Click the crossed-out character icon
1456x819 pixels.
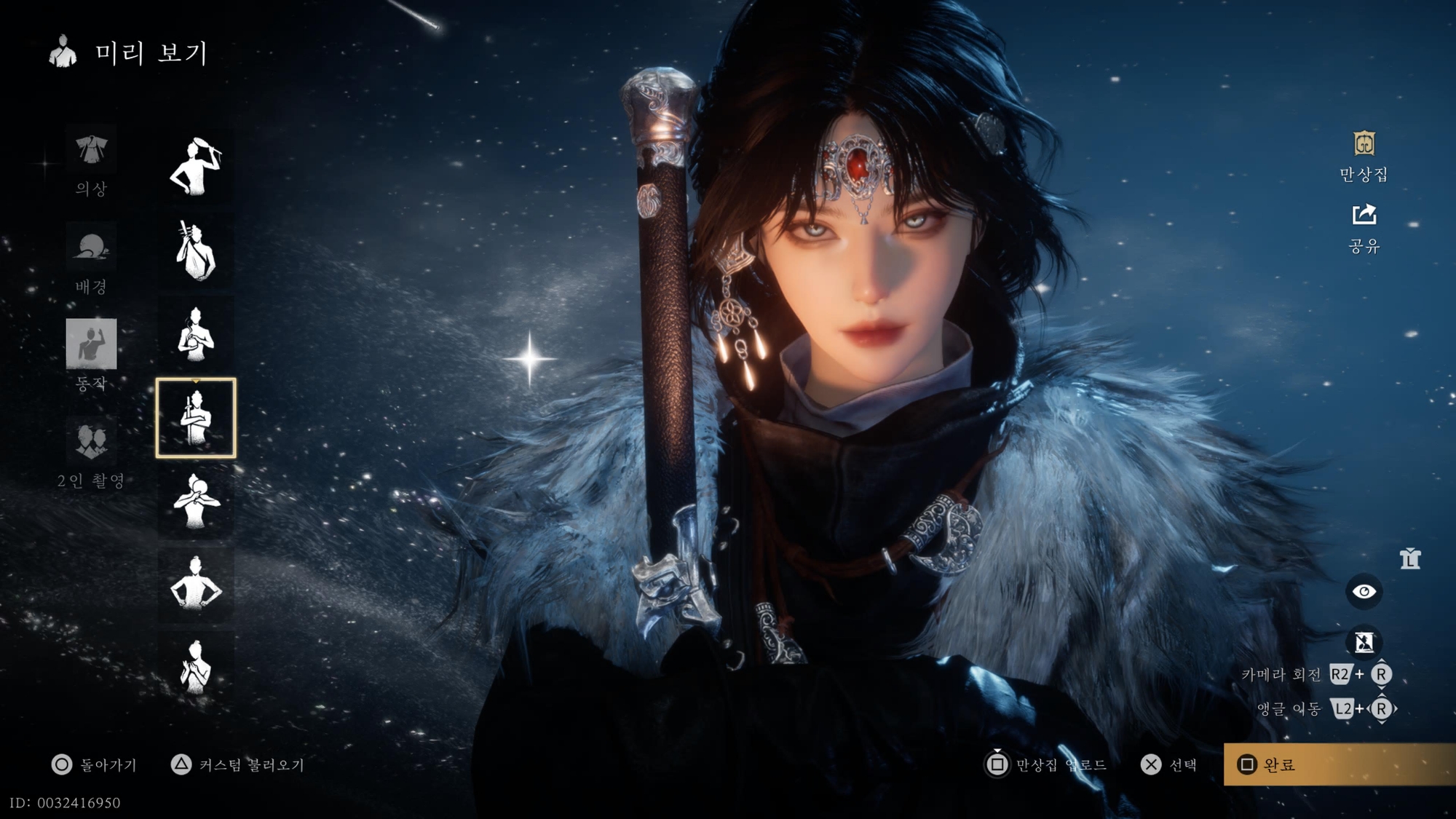click(1364, 642)
